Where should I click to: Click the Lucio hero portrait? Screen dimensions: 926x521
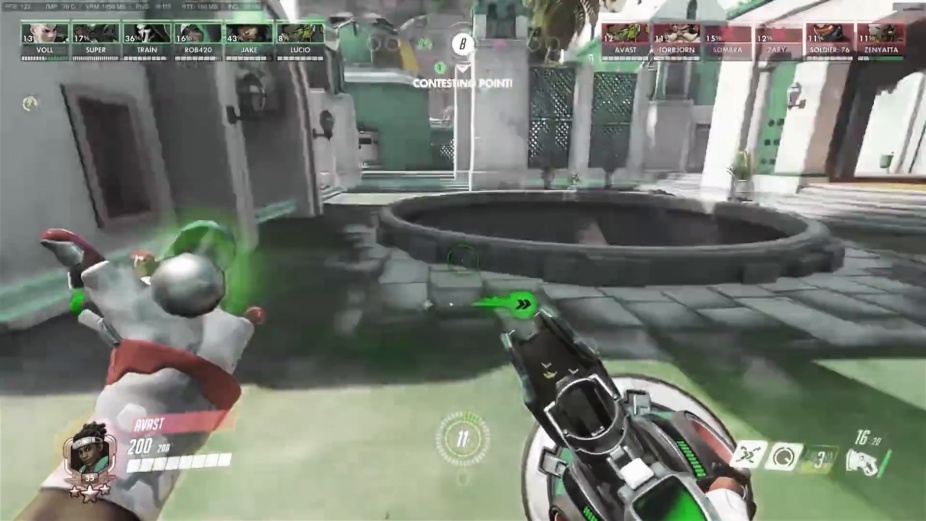pyautogui.click(x=87, y=456)
